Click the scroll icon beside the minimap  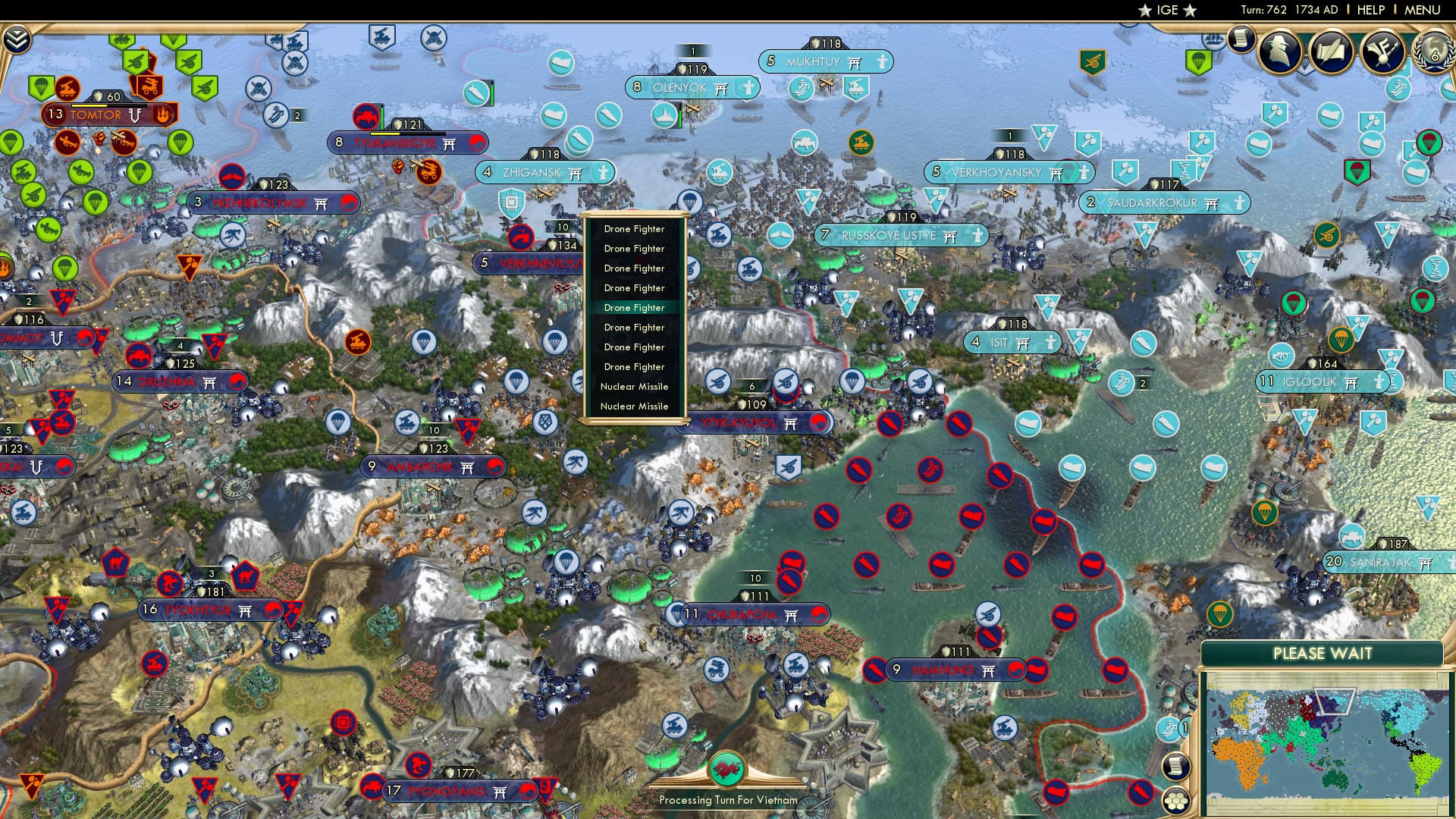tap(1176, 767)
